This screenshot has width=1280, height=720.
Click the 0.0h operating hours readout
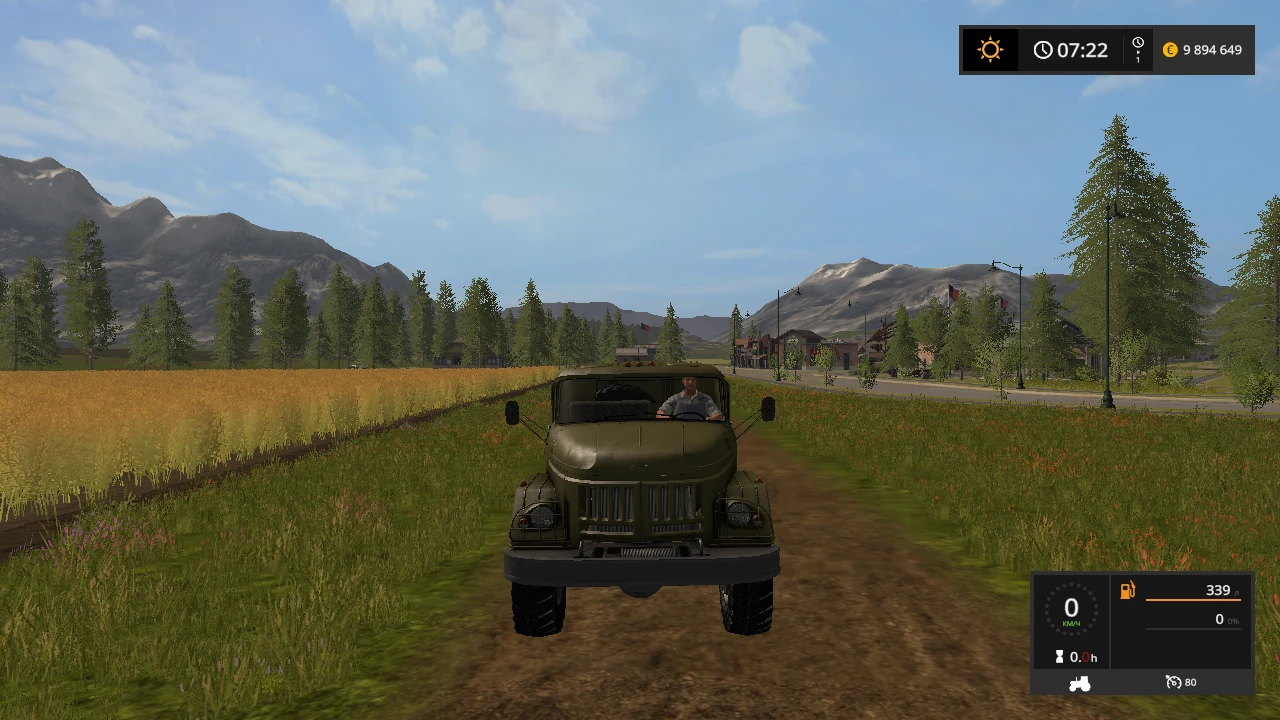(1082, 657)
